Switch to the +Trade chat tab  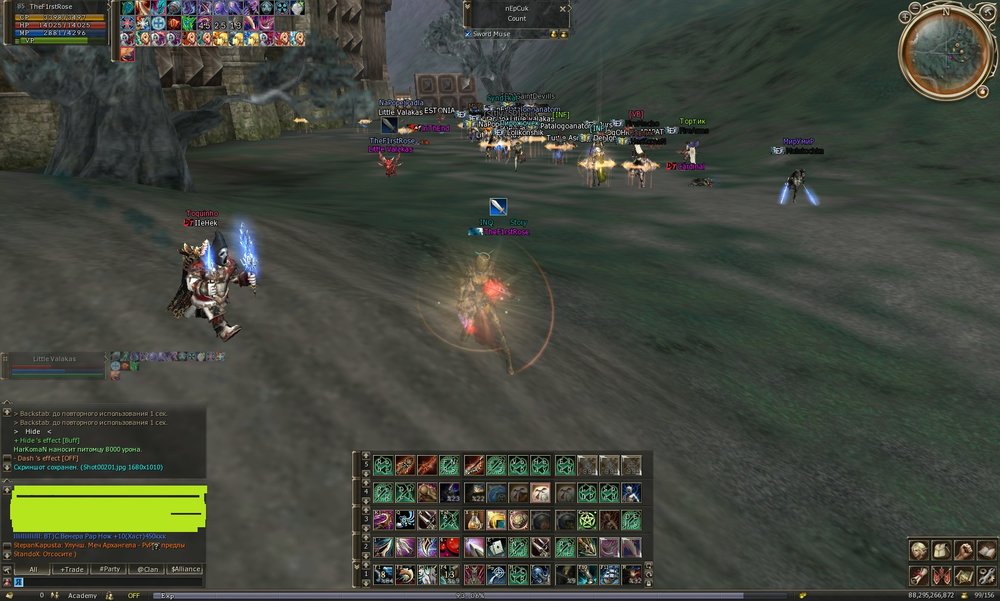71,569
